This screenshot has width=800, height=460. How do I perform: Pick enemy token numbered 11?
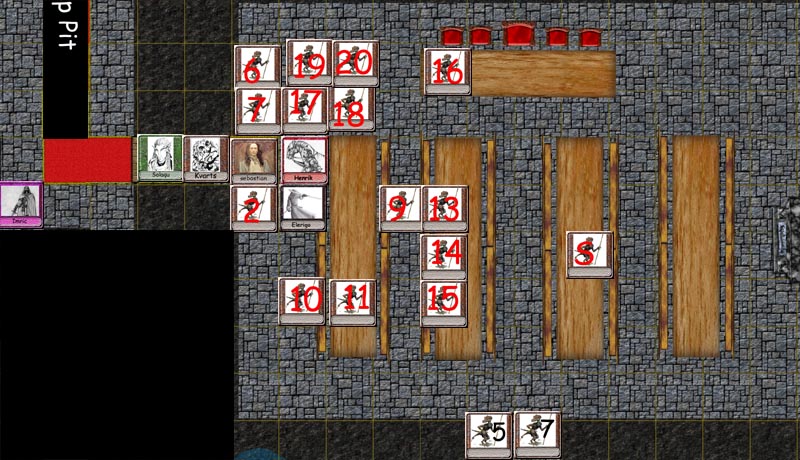point(353,301)
